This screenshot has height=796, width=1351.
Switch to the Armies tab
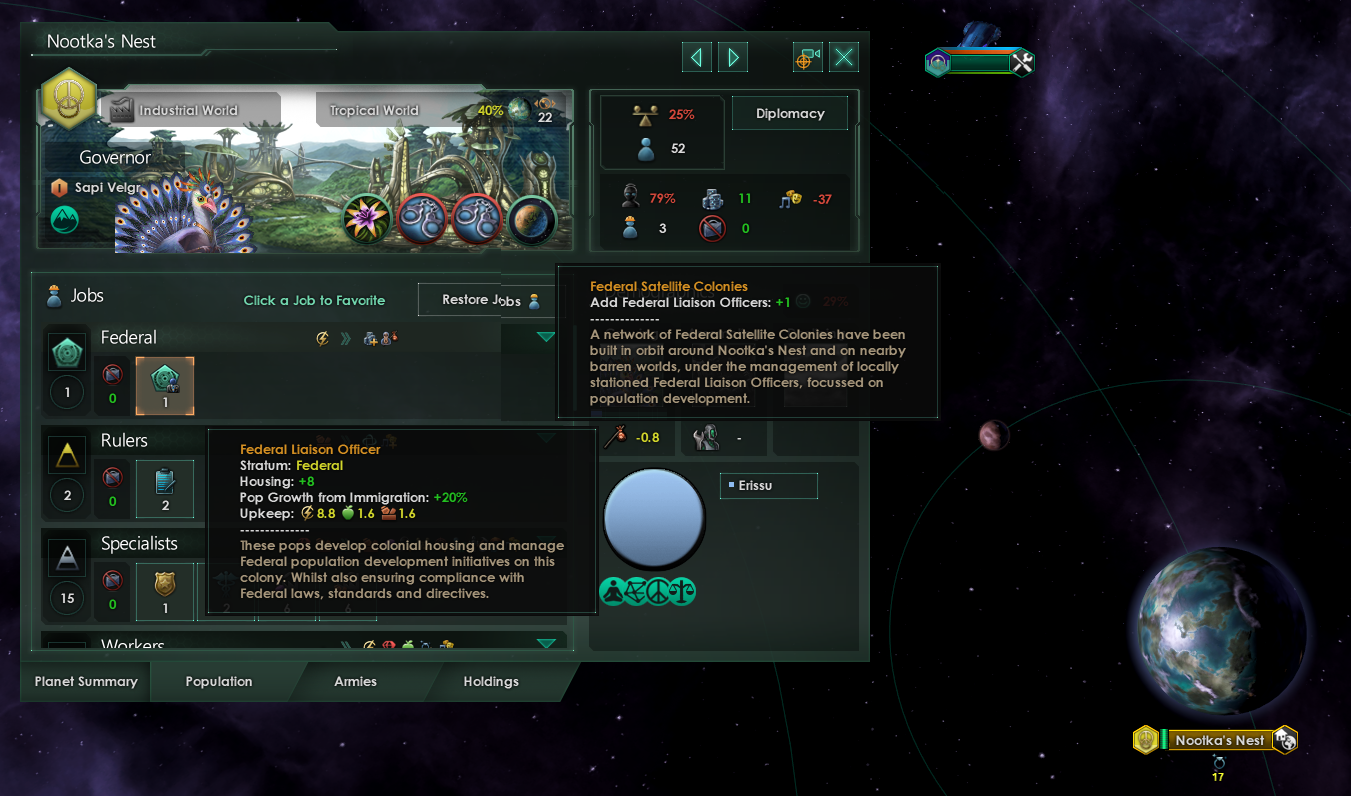click(355, 681)
